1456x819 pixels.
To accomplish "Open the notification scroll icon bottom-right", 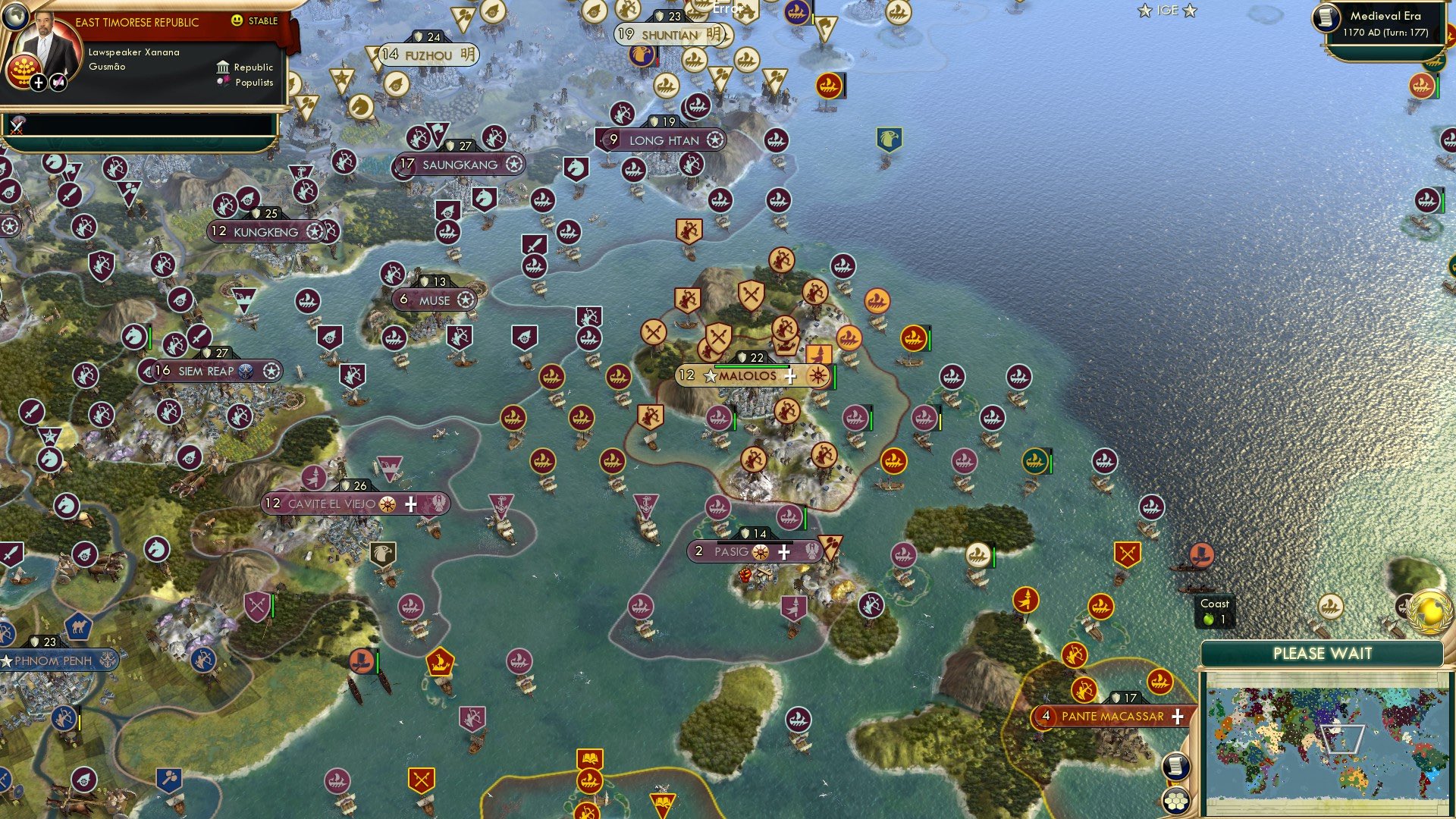I will (1176, 767).
